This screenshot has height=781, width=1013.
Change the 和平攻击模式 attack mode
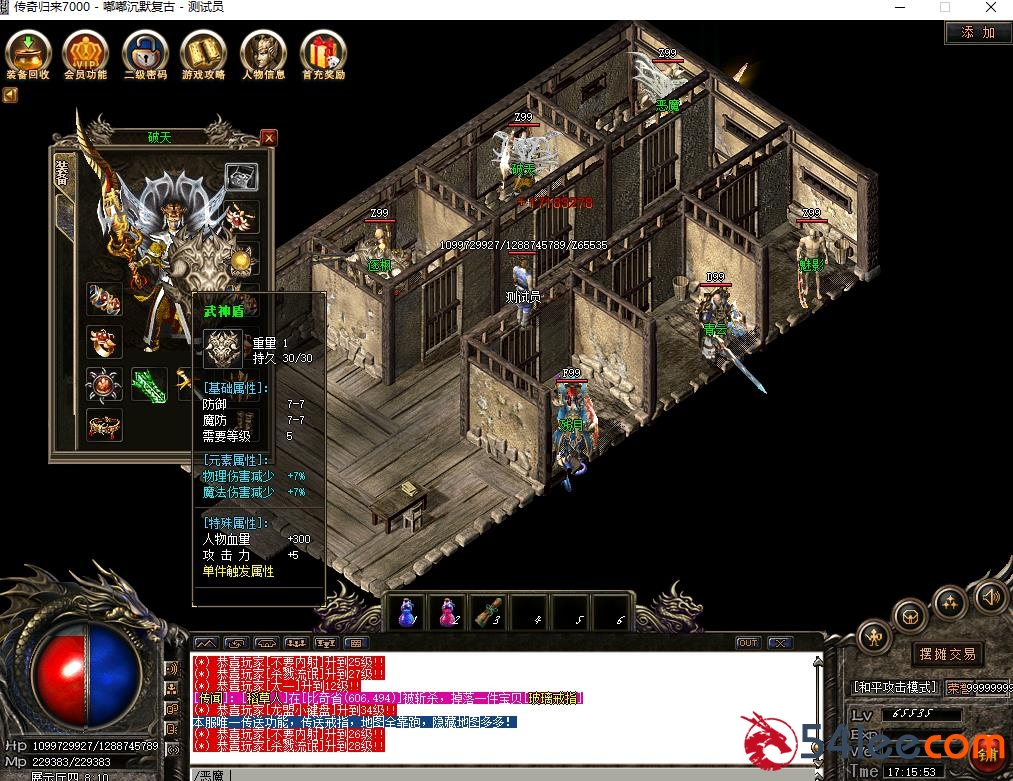click(x=894, y=687)
